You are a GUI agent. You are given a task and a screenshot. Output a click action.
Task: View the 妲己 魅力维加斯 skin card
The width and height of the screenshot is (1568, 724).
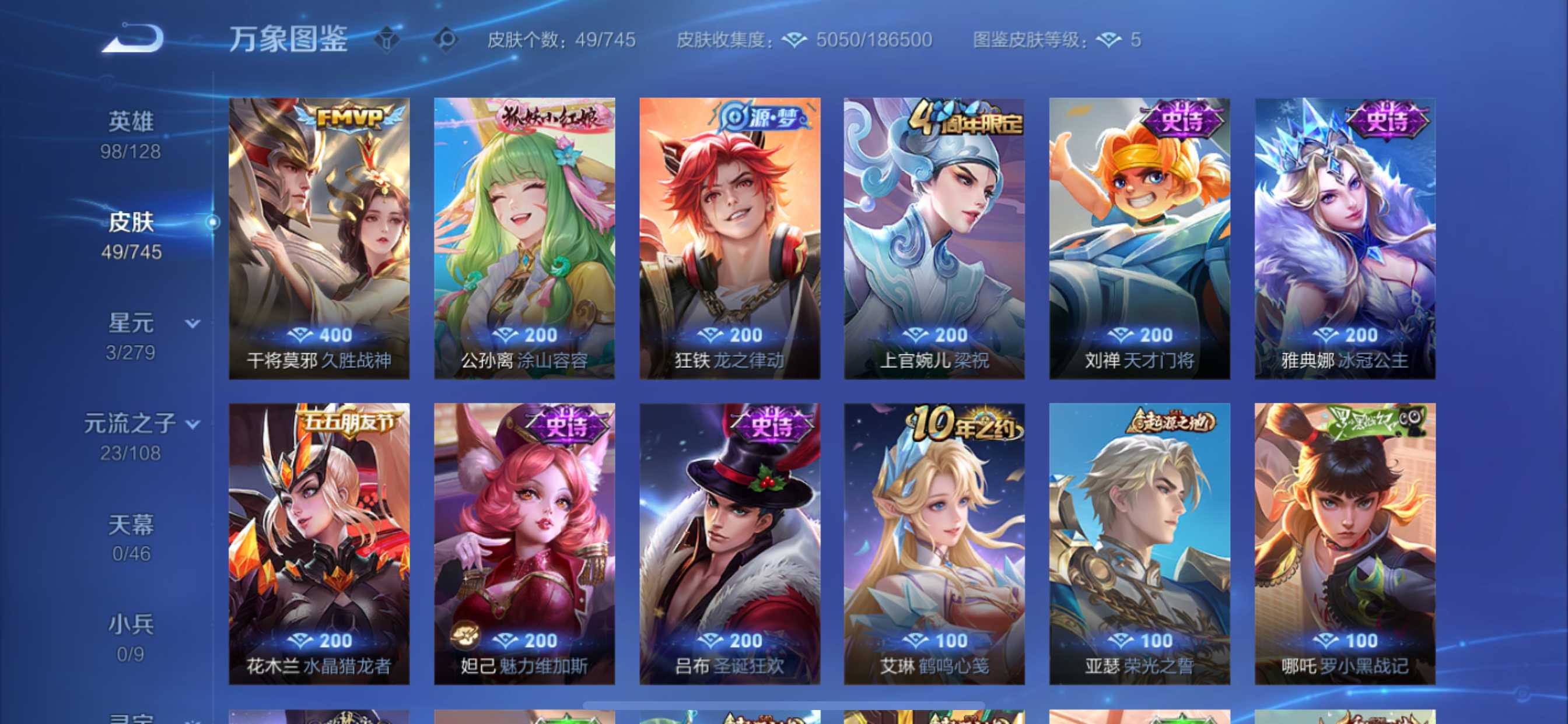point(524,543)
